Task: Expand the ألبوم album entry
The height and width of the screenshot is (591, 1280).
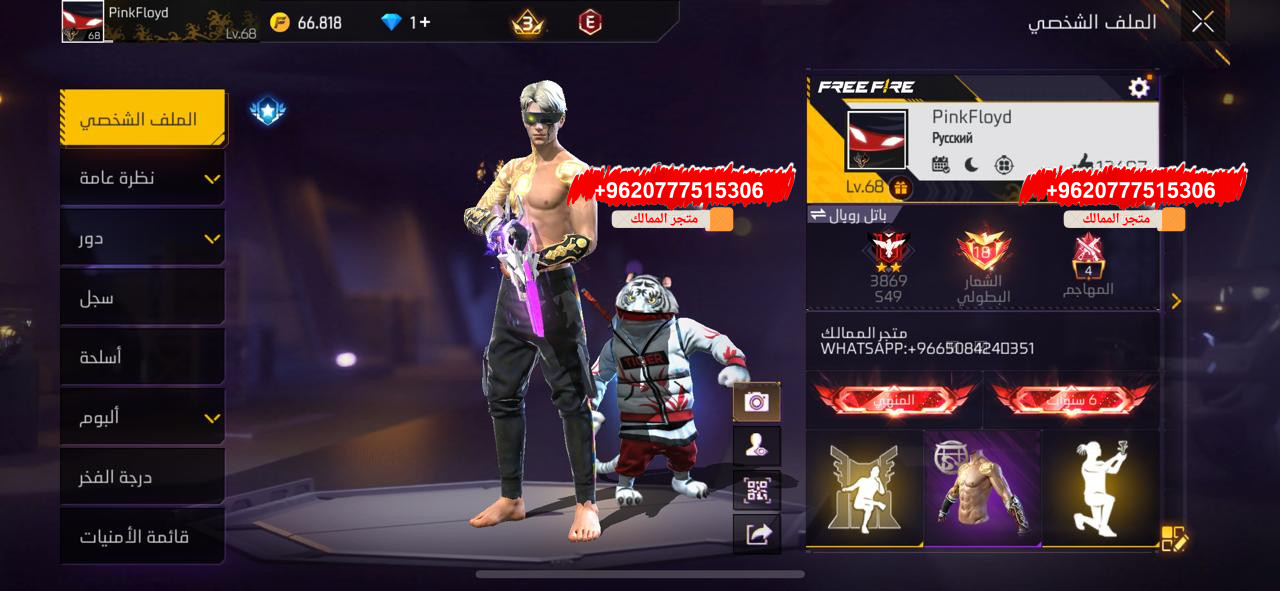Action: click(x=142, y=417)
